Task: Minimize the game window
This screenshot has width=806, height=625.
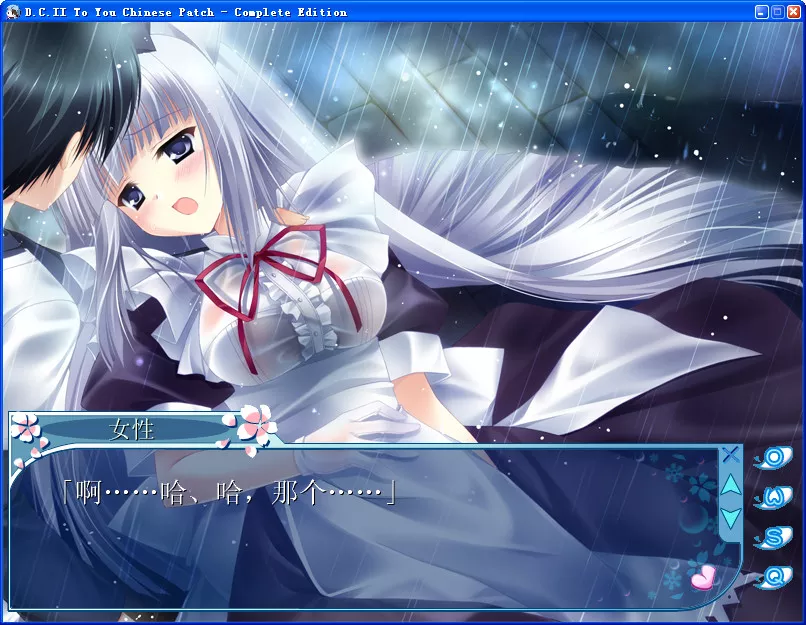Action: click(762, 12)
